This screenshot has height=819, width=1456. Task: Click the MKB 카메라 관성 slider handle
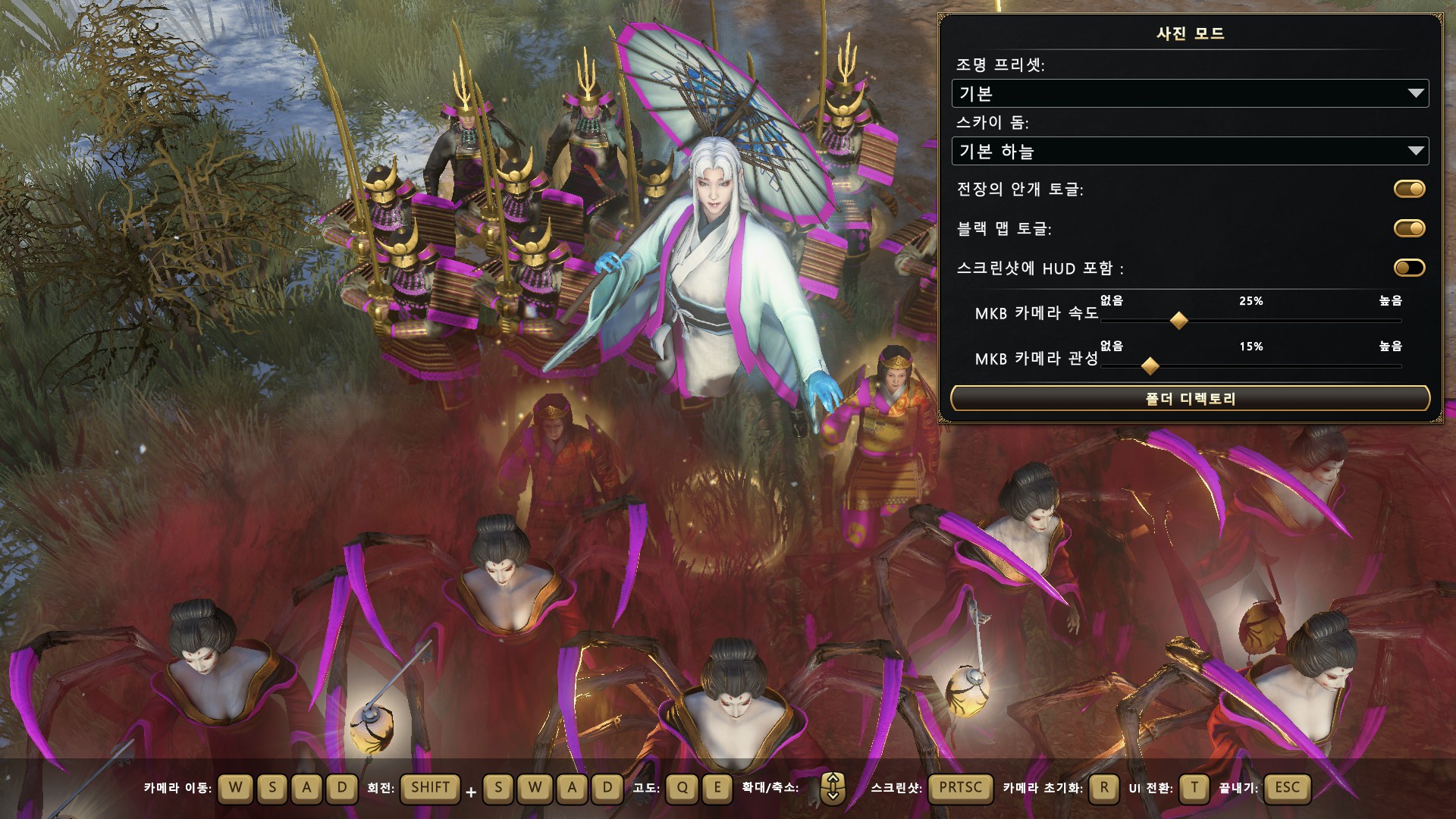(x=1150, y=366)
